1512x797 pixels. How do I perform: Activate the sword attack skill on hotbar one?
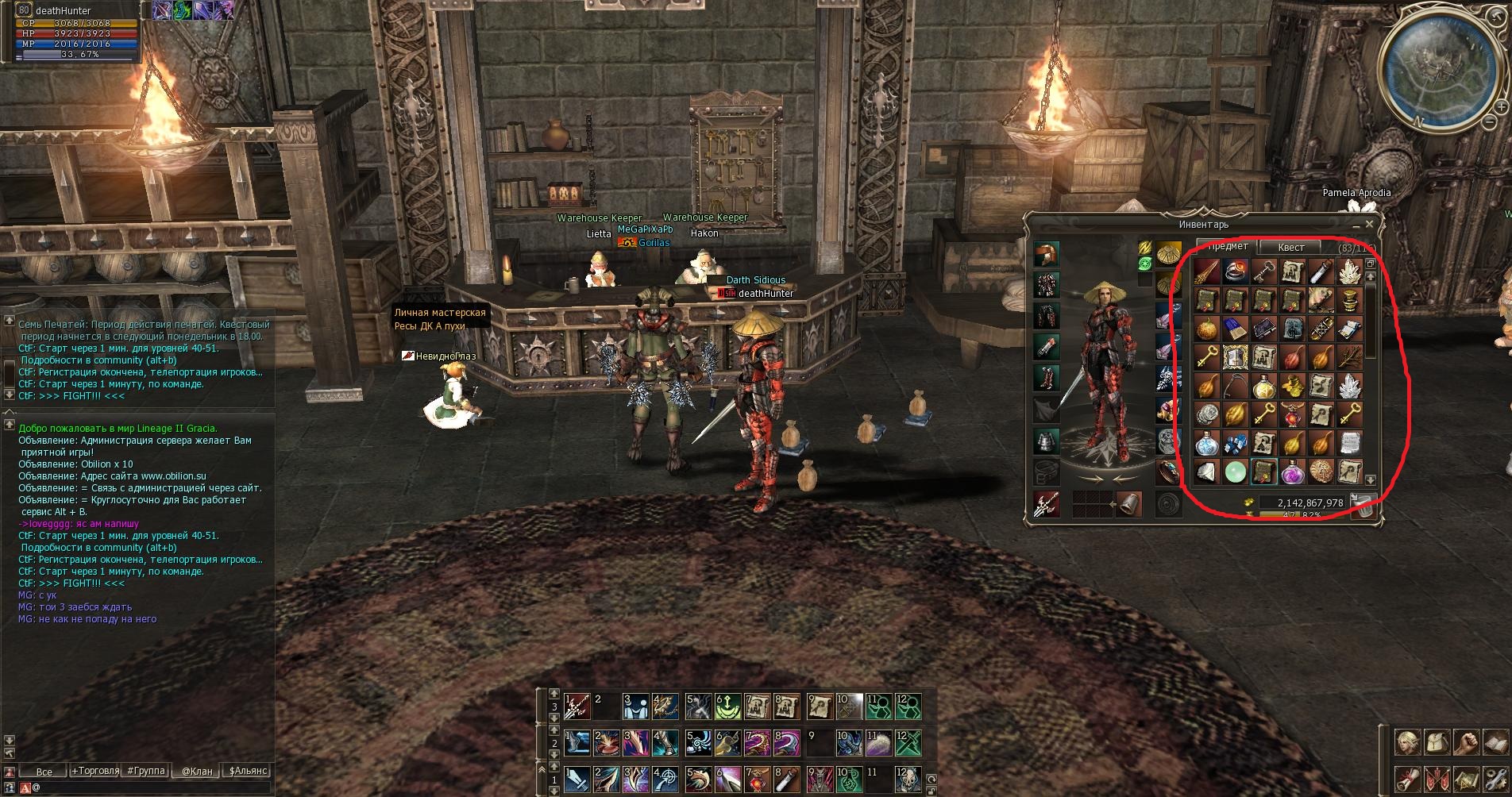pyautogui.click(x=577, y=779)
